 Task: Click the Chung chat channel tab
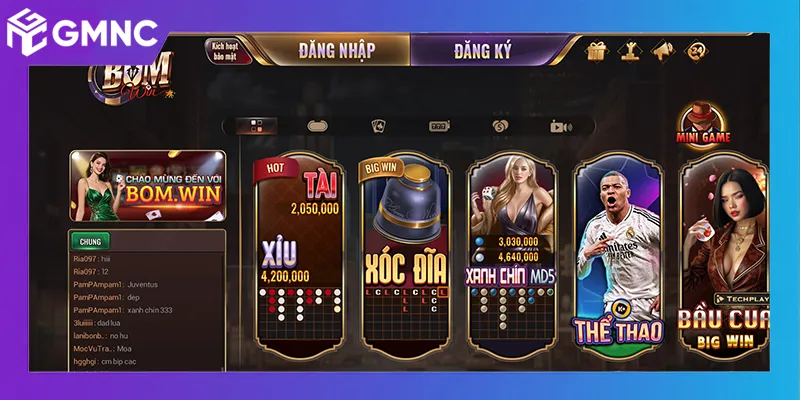tap(90, 241)
